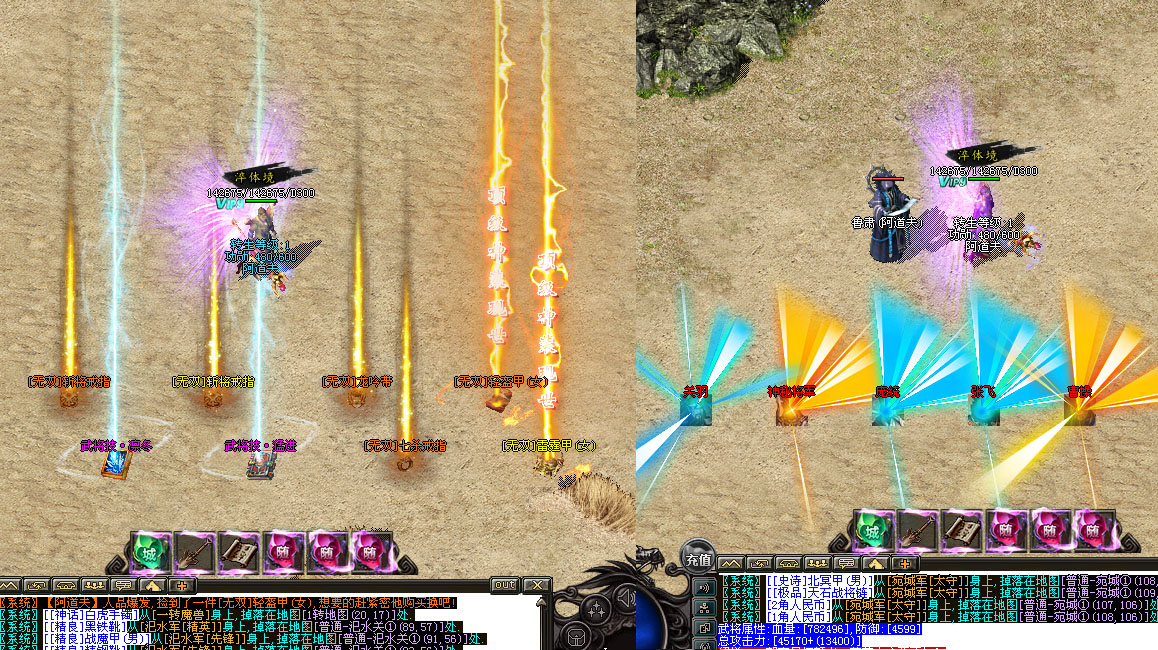1158x650 pixels.
Task: Click the network nodes button beside chat
Action: point(705,607)
